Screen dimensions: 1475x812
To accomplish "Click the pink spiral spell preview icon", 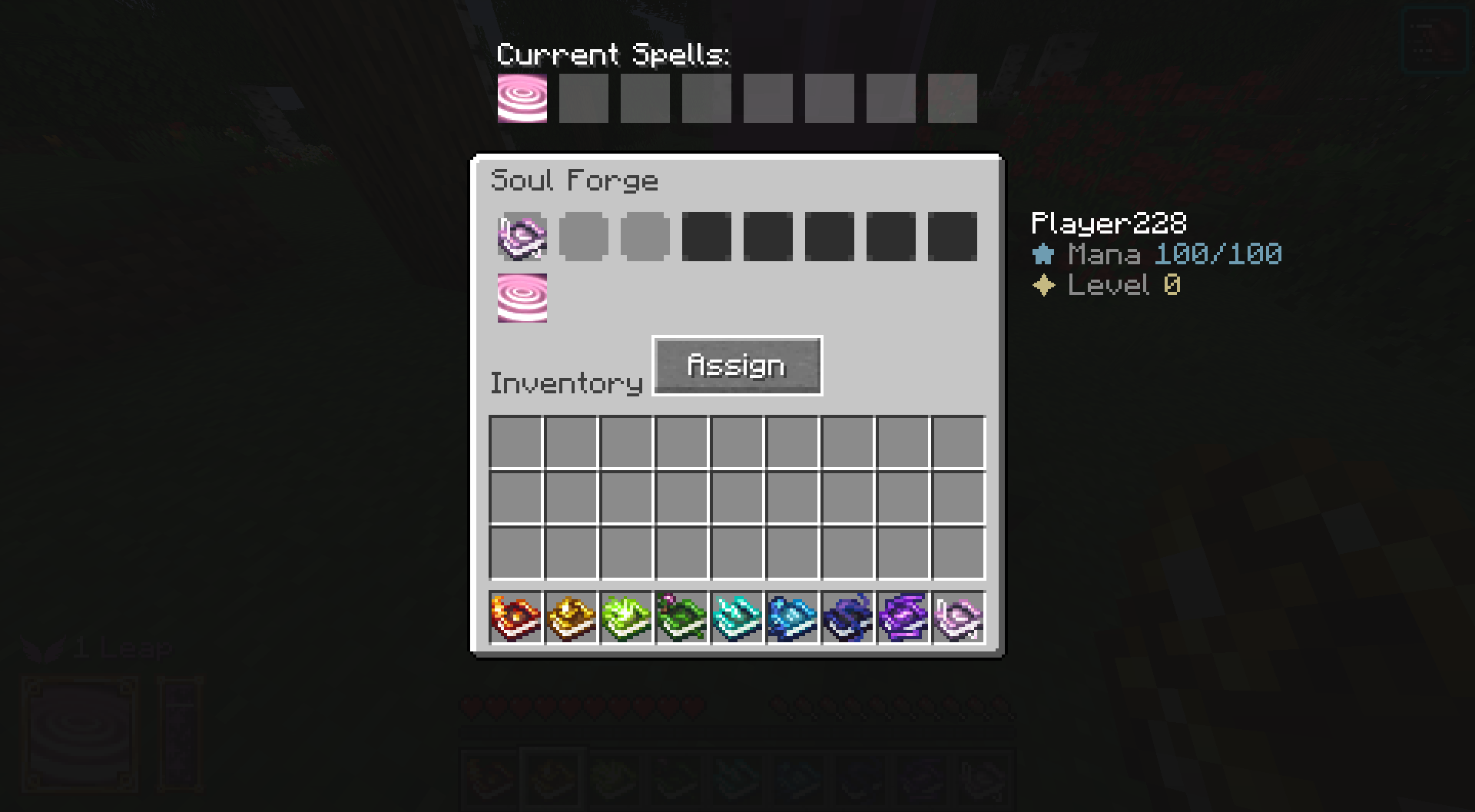I will [x=522, y=297].
